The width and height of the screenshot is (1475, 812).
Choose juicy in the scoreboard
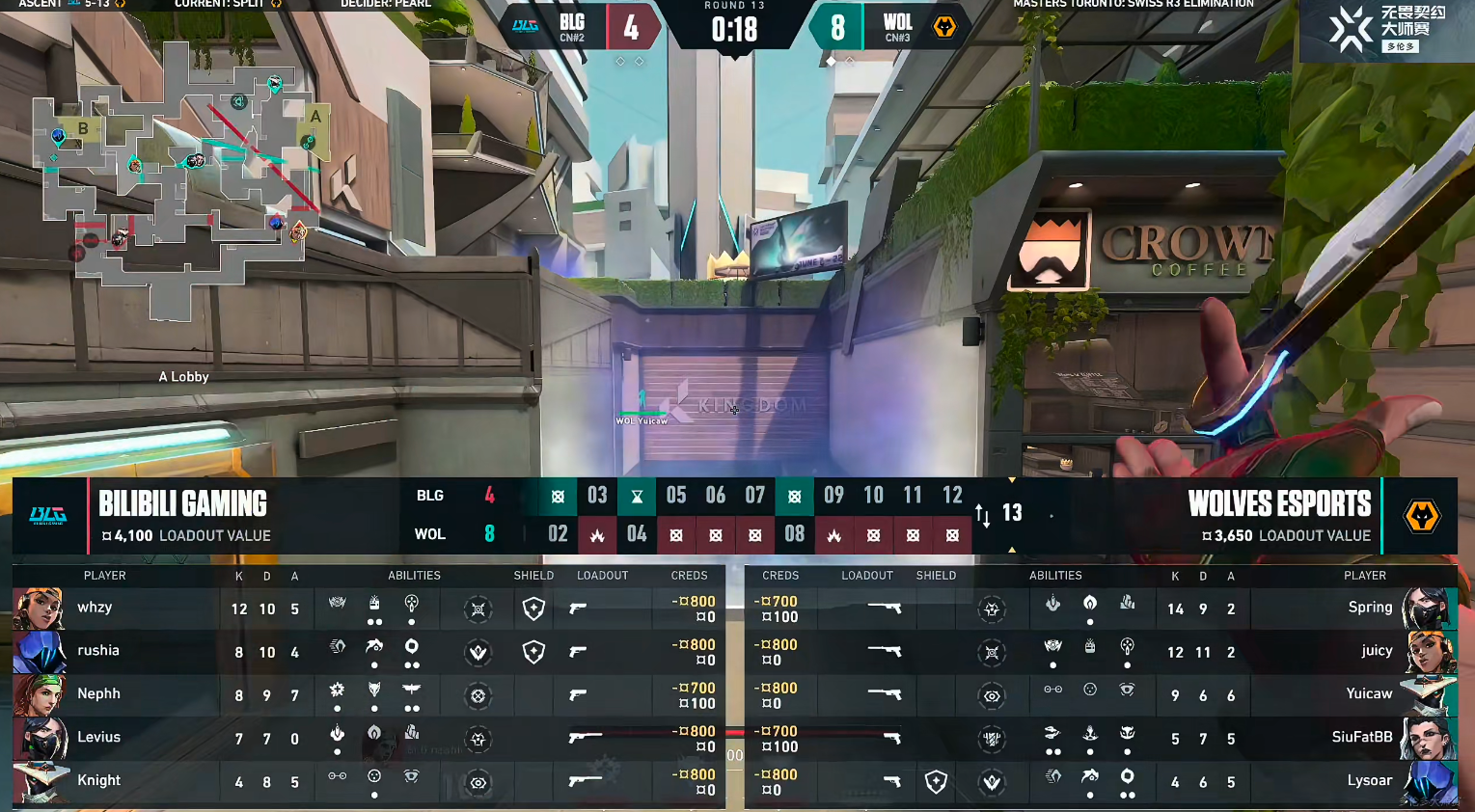(x=1376, y=651)
